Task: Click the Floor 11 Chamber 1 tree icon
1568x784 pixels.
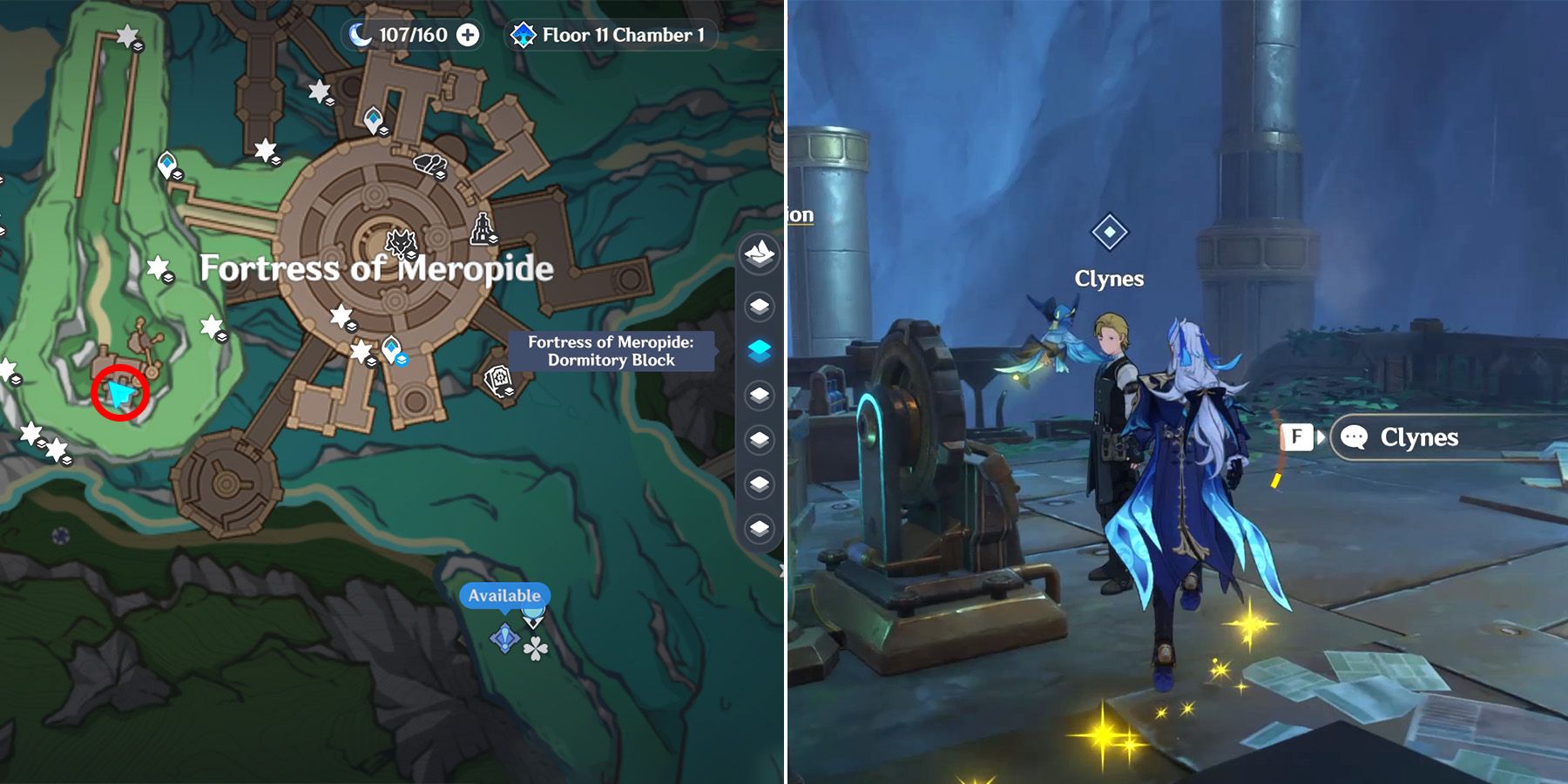Action: pyautogui.click(x=523, y=36)
